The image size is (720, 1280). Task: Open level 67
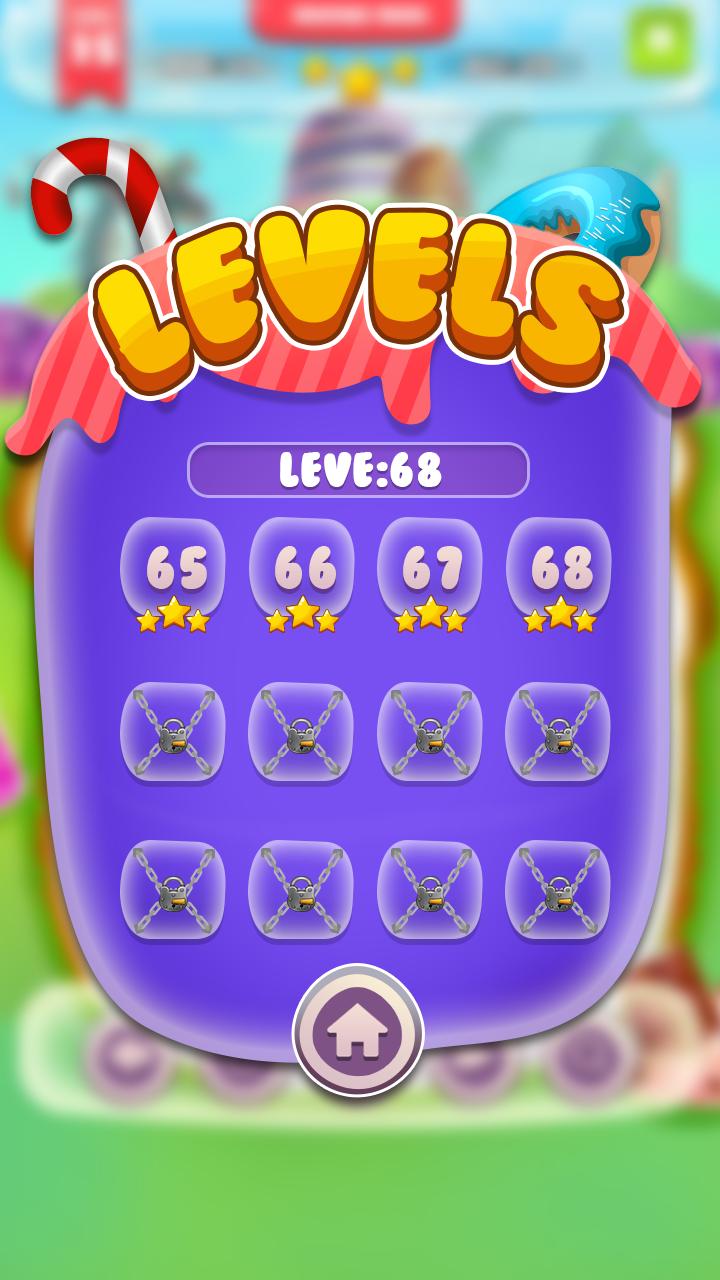click(x=430, y=570)
